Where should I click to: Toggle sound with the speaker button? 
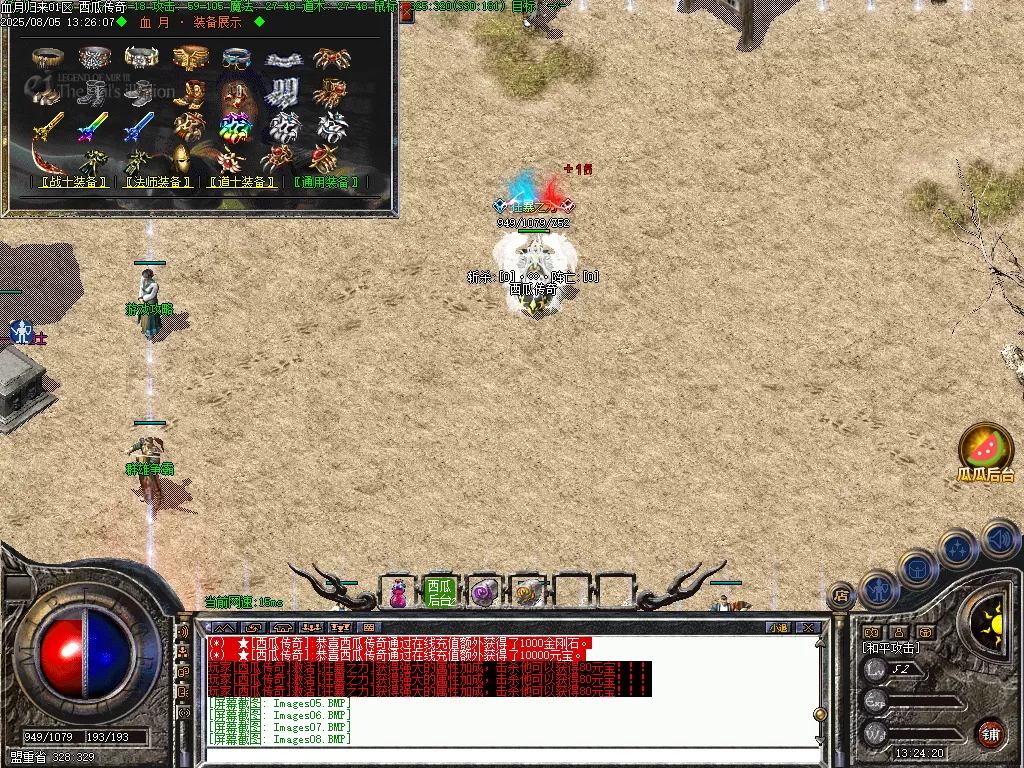point(999,538)
